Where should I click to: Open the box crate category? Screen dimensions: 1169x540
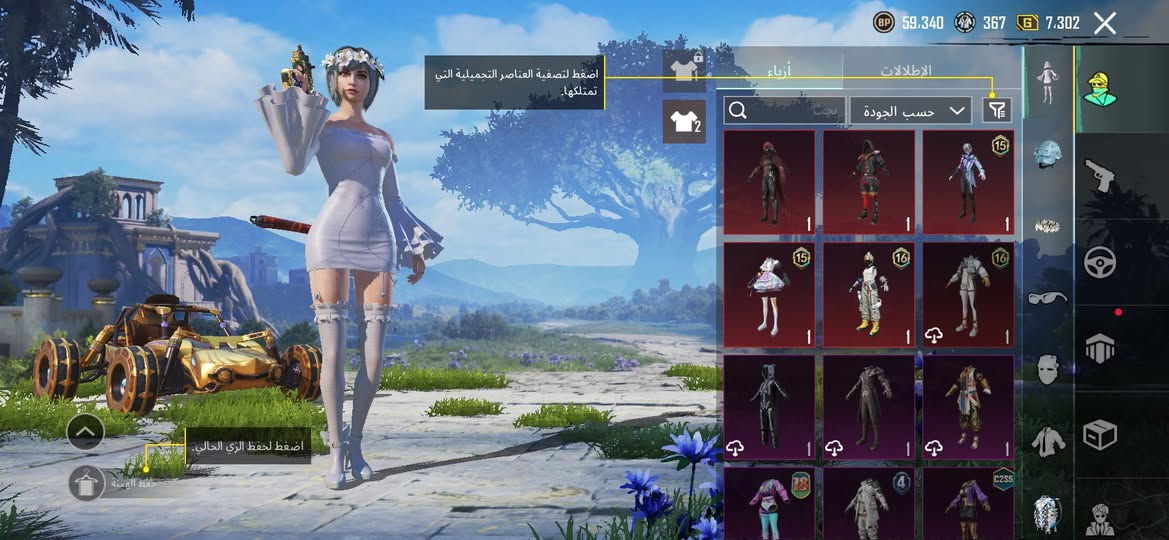(1100, 434)
